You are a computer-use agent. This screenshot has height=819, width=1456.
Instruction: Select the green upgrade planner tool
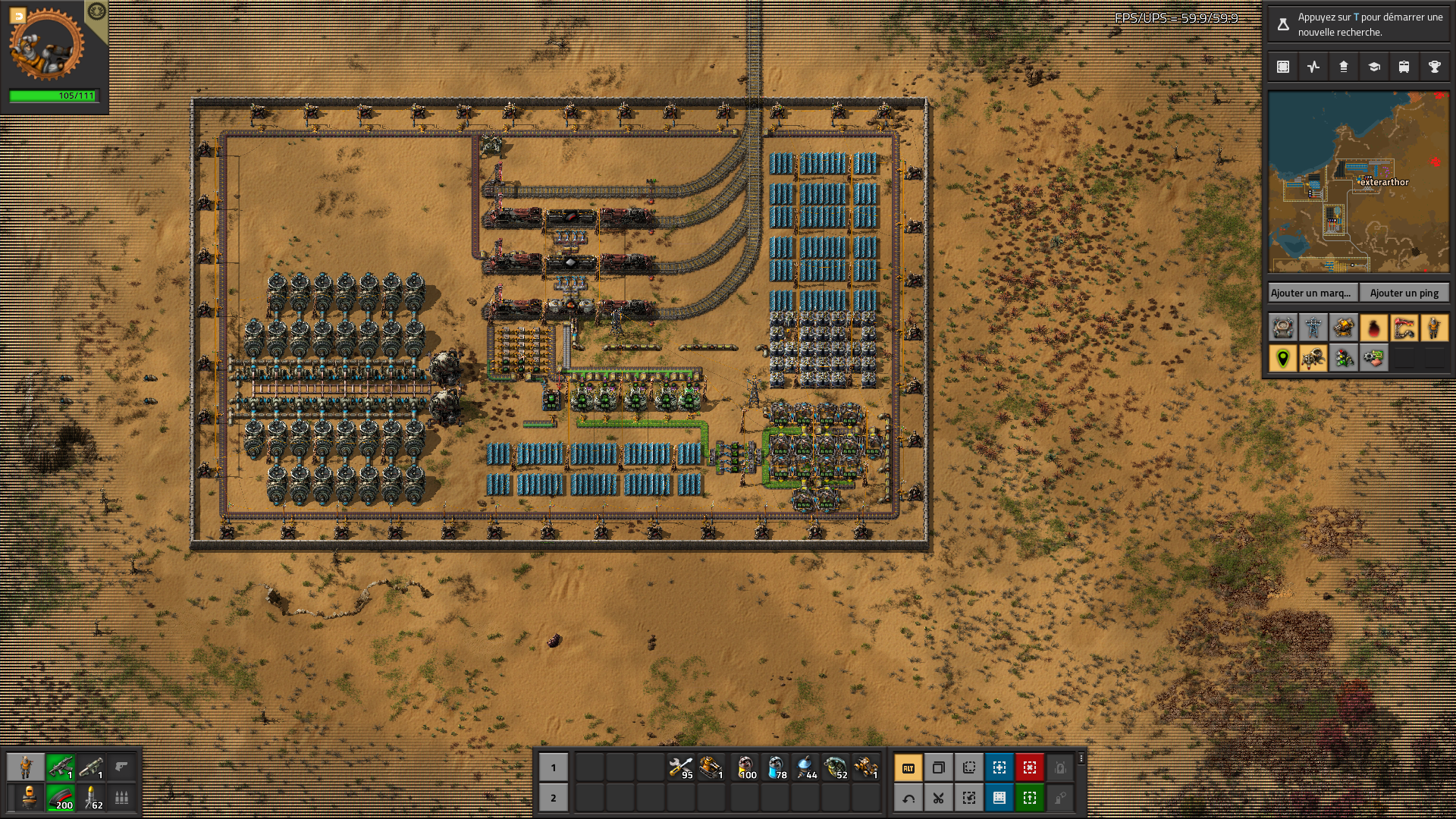click(x=1030, y=798)
